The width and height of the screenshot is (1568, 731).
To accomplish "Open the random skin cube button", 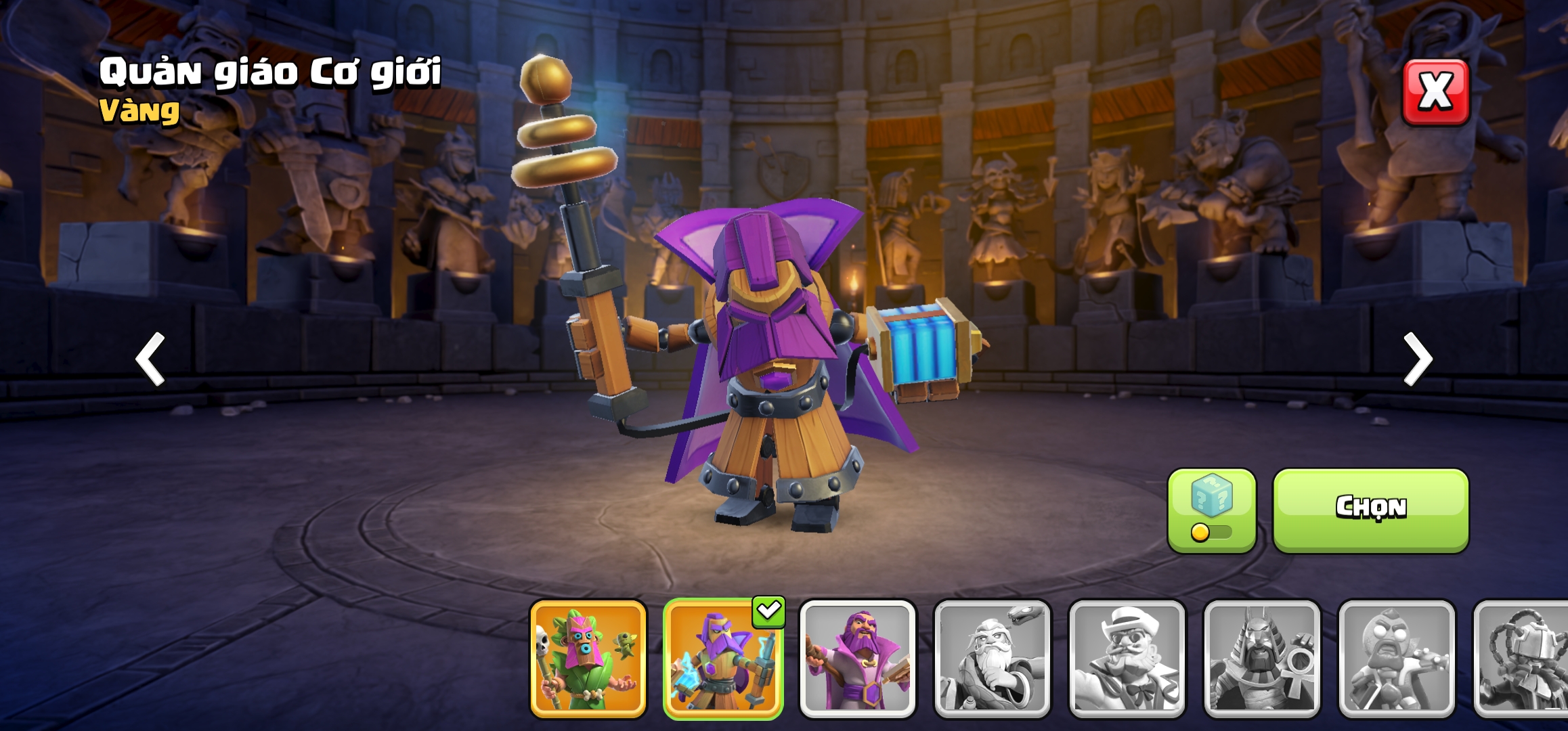I will [1211, 510].
